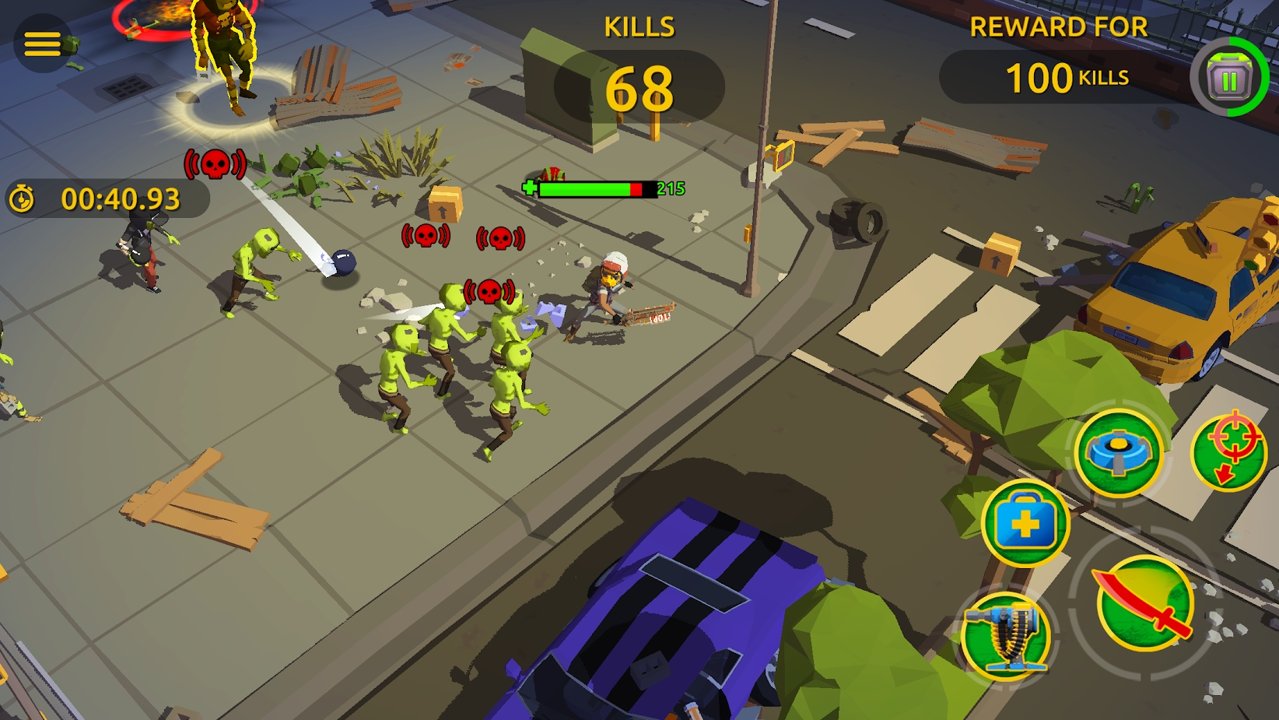Activate the auto-aim crosshair button
Image resolution: width=1279 pixels, height=720 pixels.
1229,451
